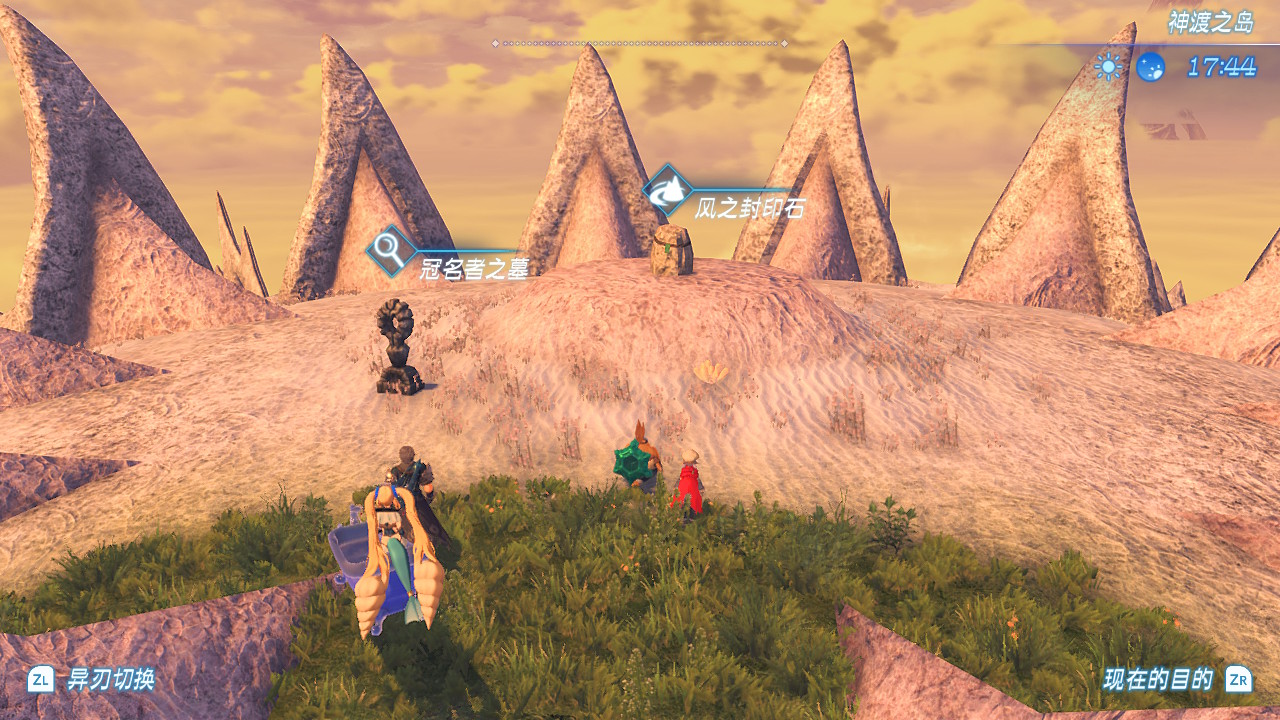Select the 风之封印石 interaction marker
This screenshot has height=720, width=1280.
point(668,190)
